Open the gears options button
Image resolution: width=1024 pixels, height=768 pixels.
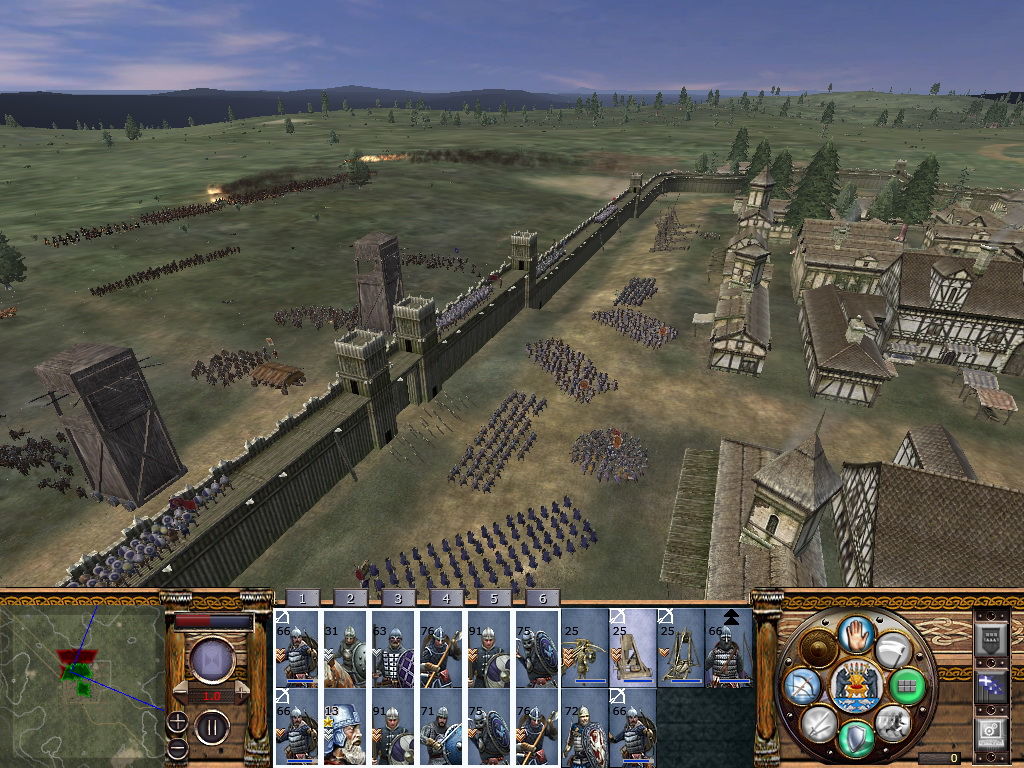[989, 734]
